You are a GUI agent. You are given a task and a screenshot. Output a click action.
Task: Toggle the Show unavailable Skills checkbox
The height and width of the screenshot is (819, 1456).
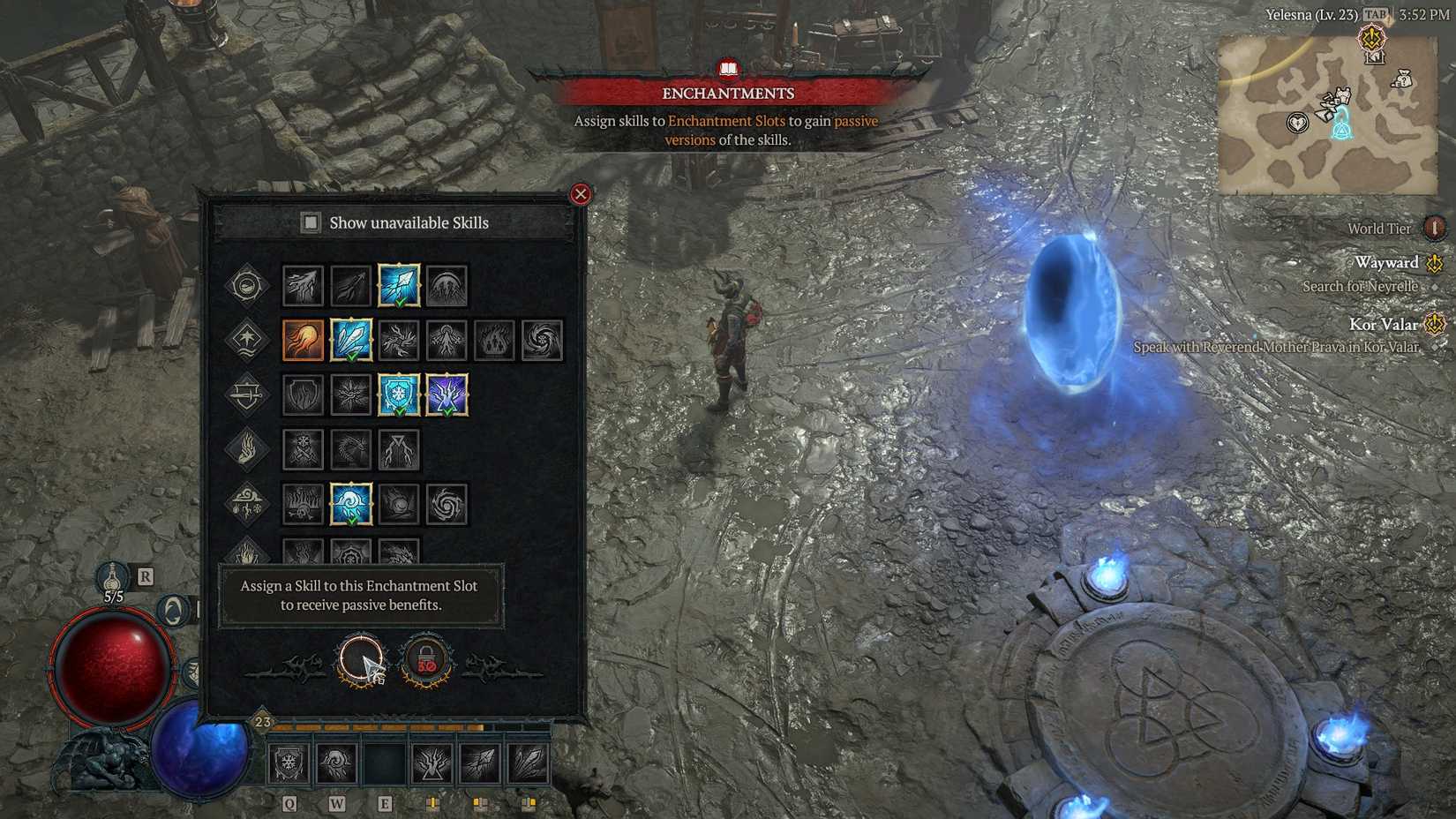tap(311, 222)
